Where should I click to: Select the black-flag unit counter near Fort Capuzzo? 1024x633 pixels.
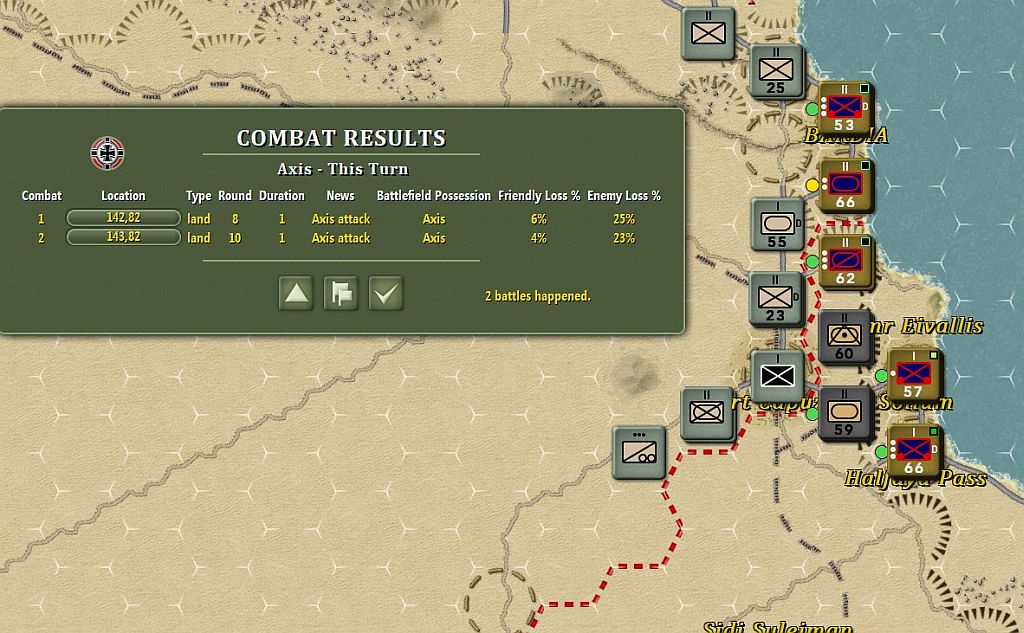tap(777, 375)
